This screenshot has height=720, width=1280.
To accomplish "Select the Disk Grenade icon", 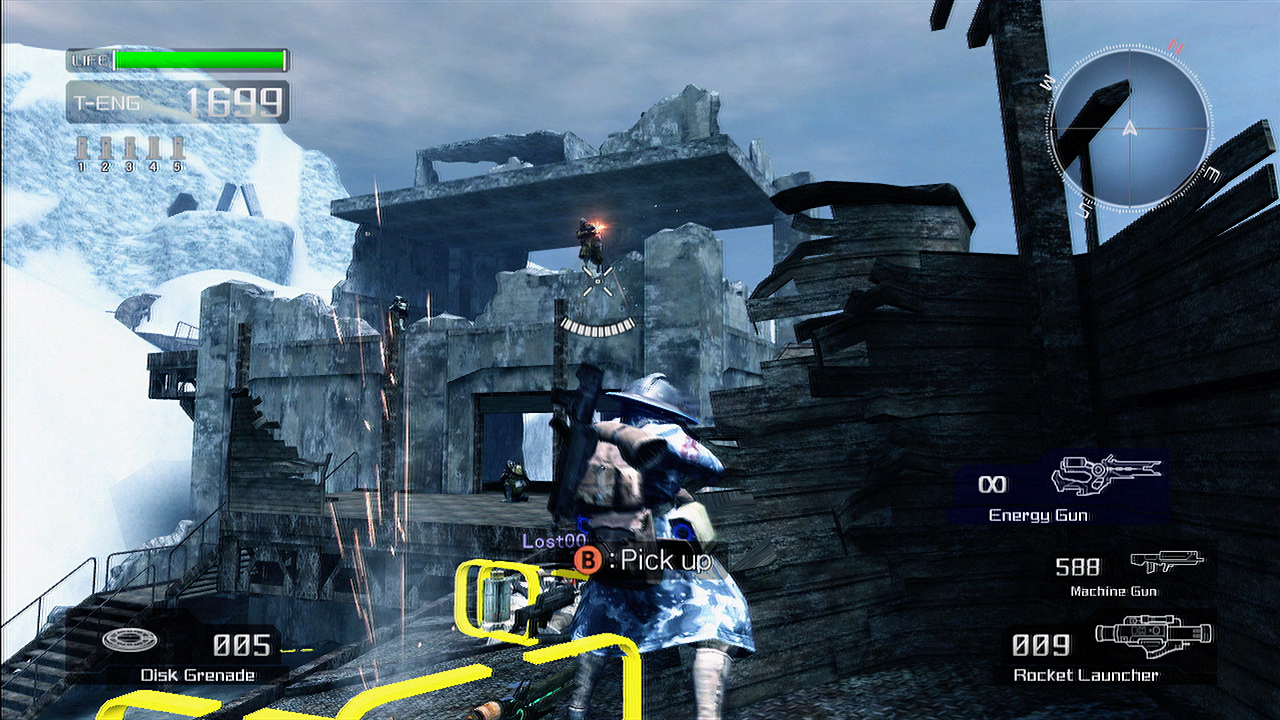I will pos(123,641).
